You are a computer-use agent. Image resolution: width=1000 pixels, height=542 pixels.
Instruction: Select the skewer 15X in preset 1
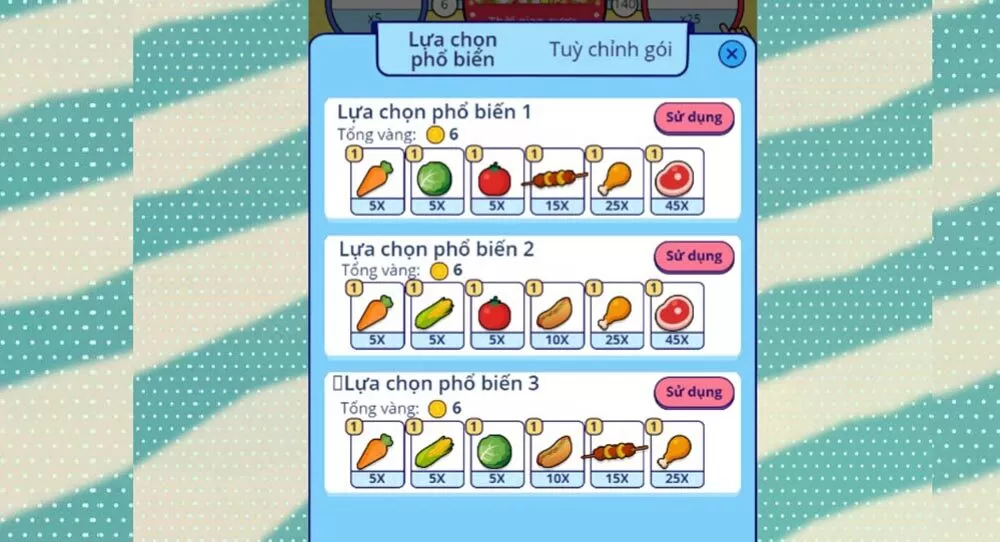click(x=557, y=181)
